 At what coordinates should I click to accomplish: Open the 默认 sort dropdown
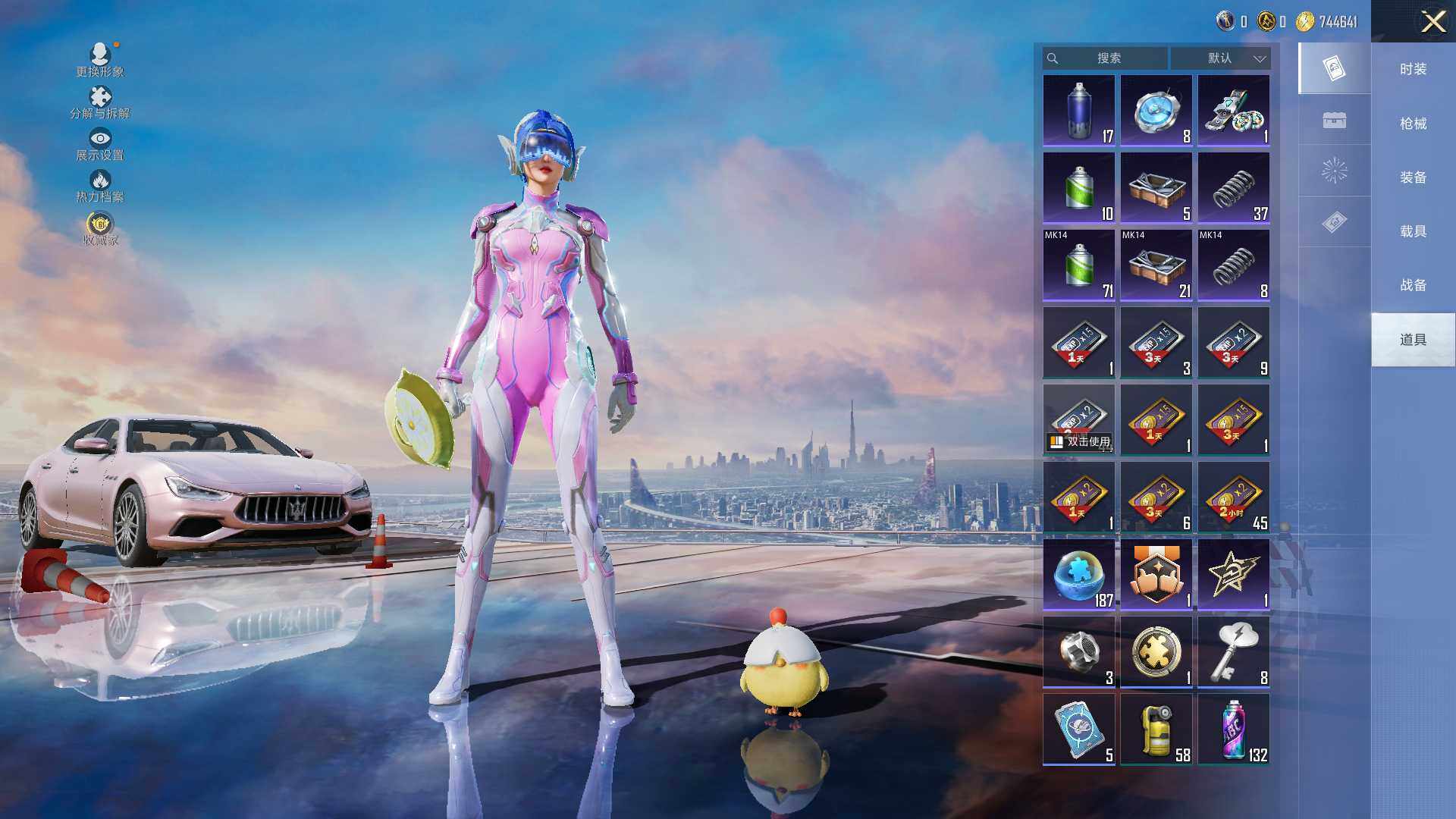tap(1221, 58)
